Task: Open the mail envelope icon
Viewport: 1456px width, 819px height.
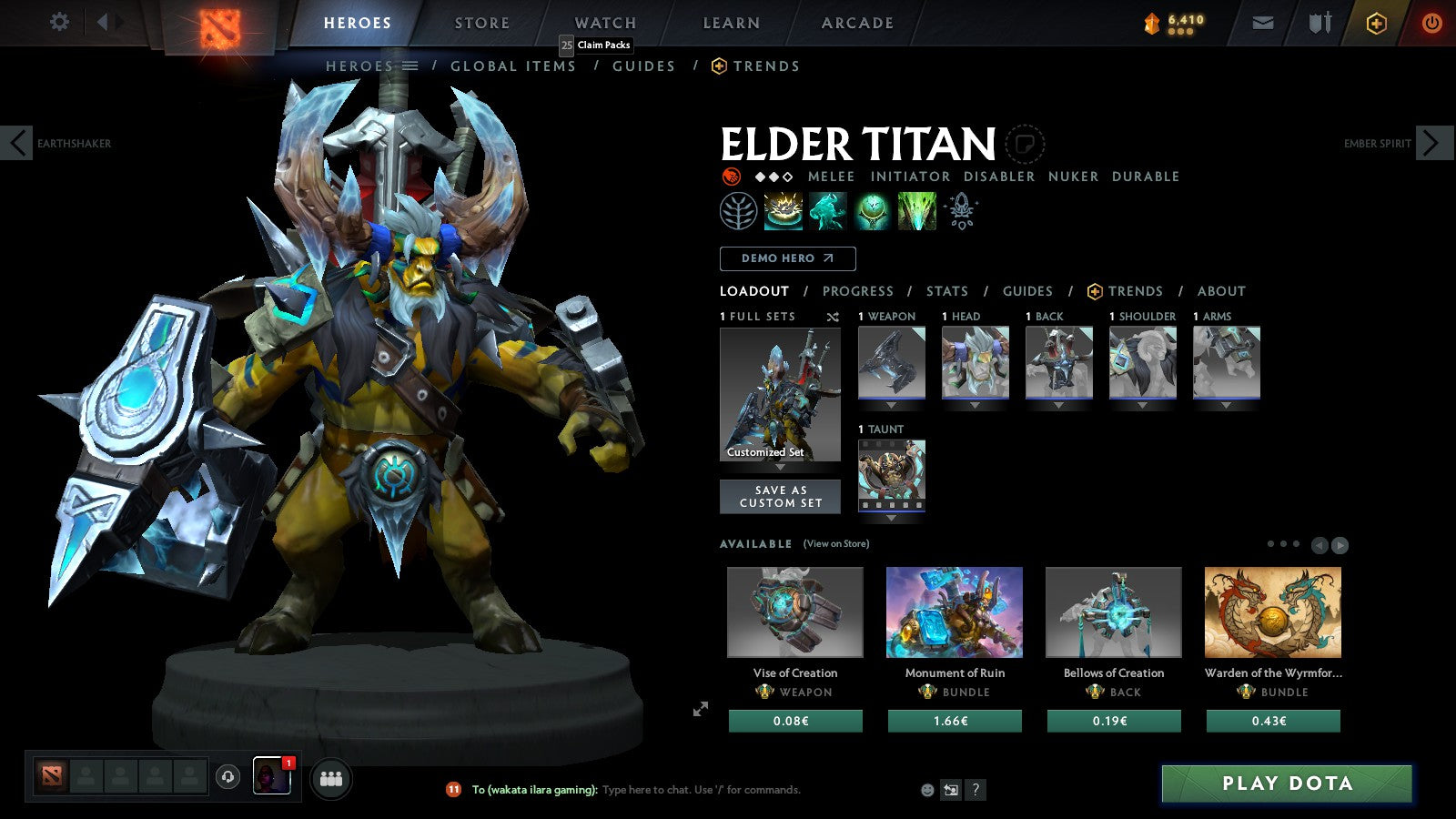Action: (1263, 22)
